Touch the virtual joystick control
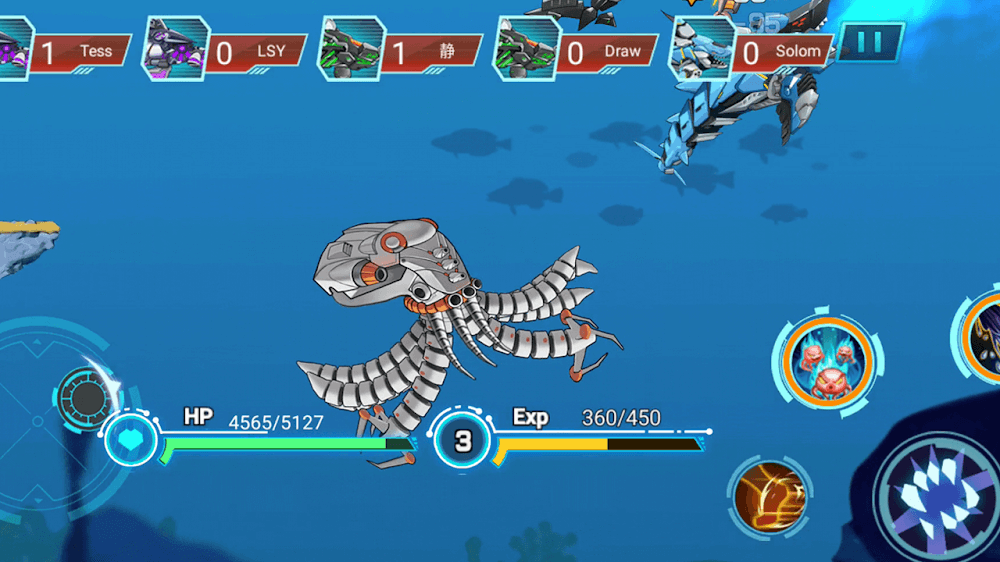 click(x=87, y=397)
